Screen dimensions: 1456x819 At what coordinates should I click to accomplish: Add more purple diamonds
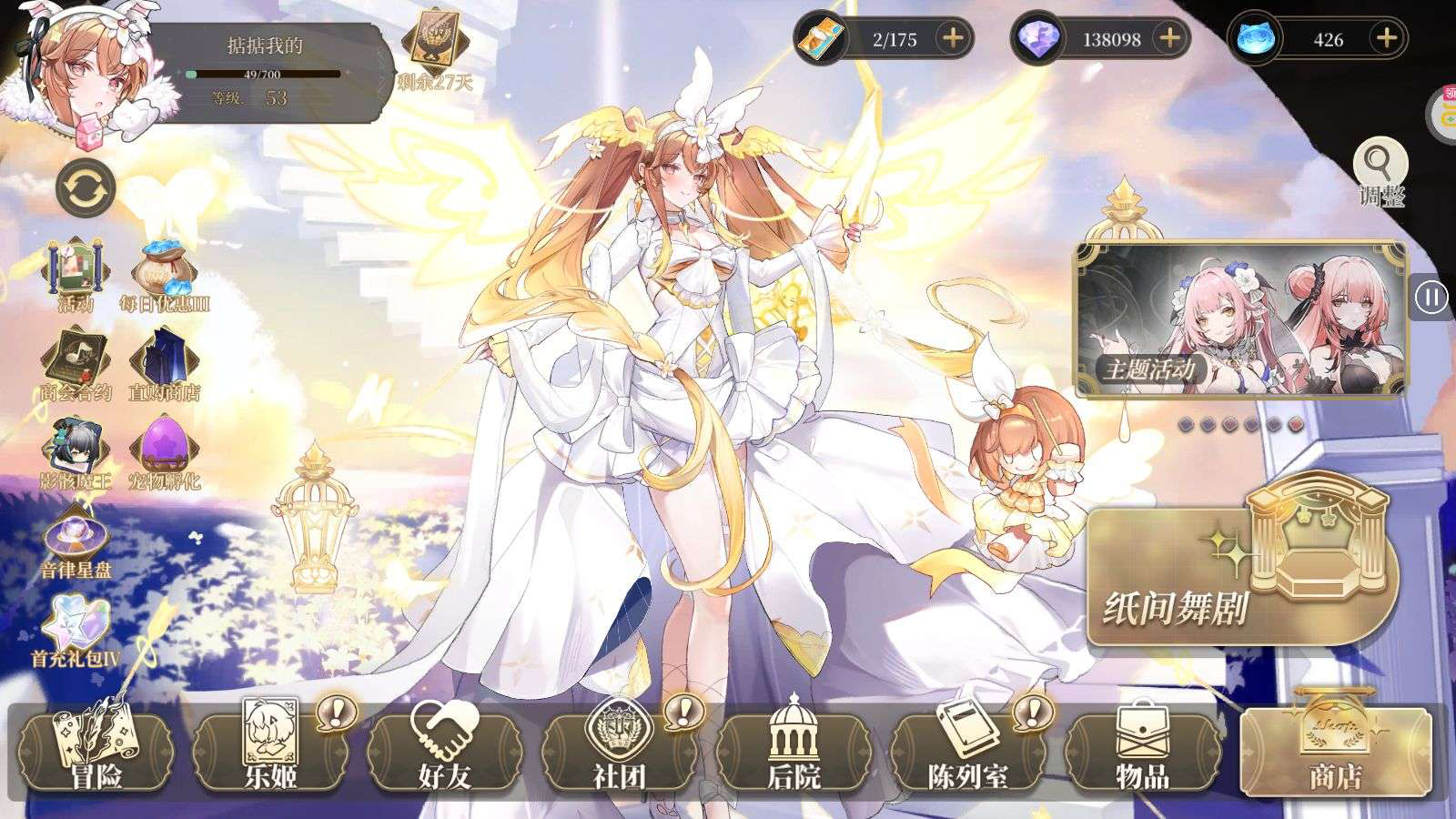point(1169,39)
